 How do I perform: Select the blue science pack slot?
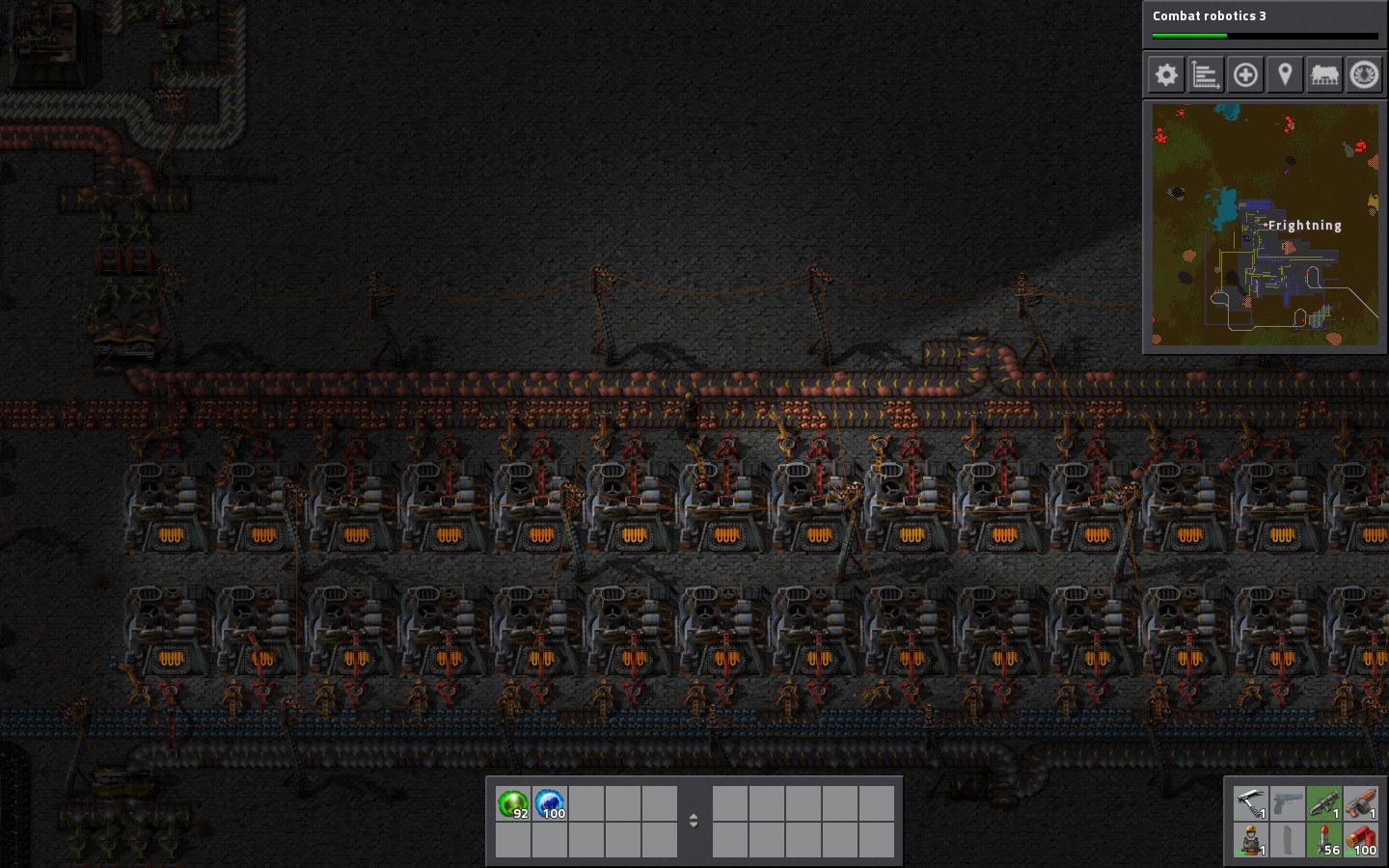point(550,803)
